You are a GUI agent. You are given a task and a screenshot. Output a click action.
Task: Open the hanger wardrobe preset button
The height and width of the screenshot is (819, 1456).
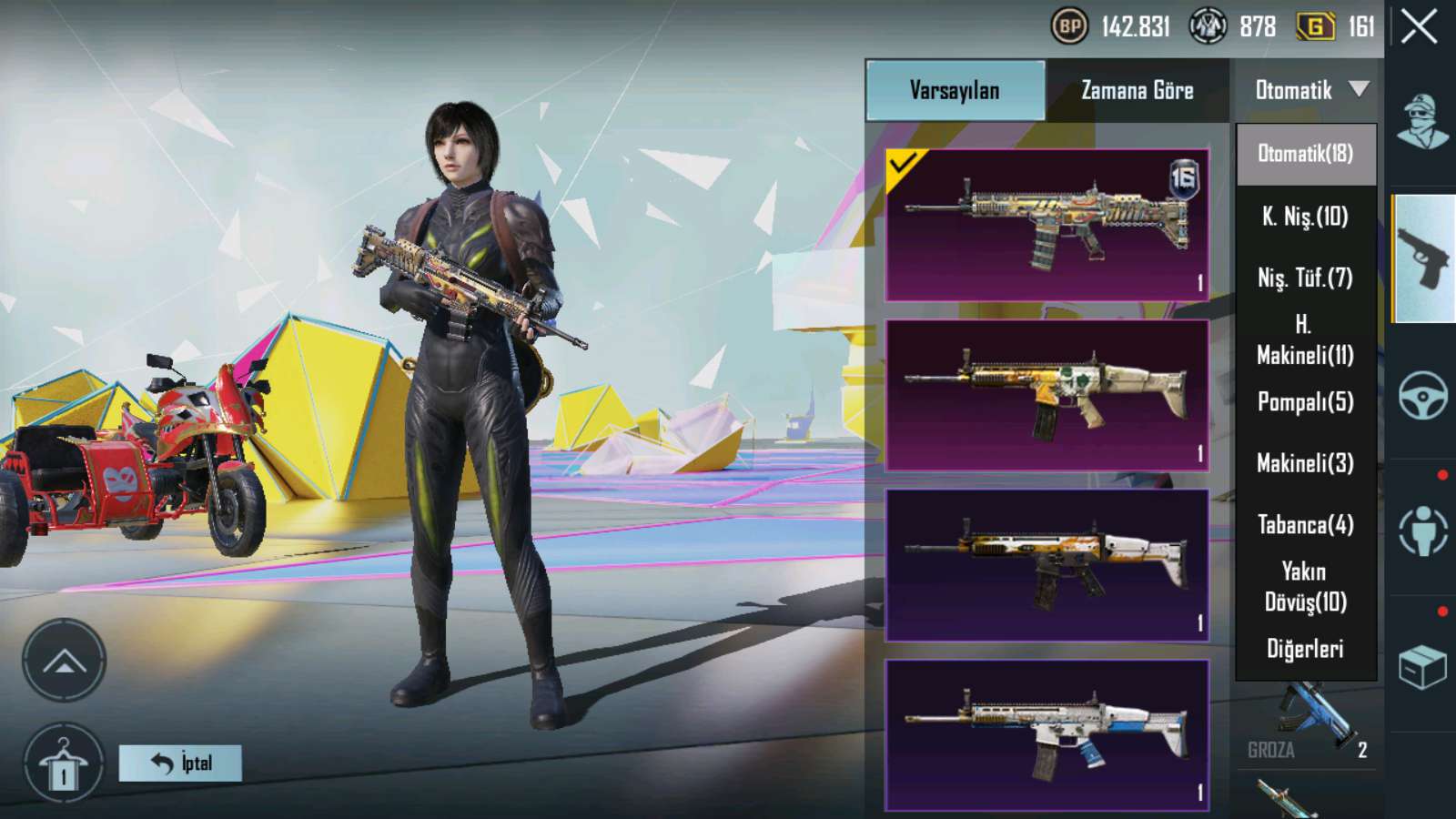pyautogui.click(x=64, y=764)
